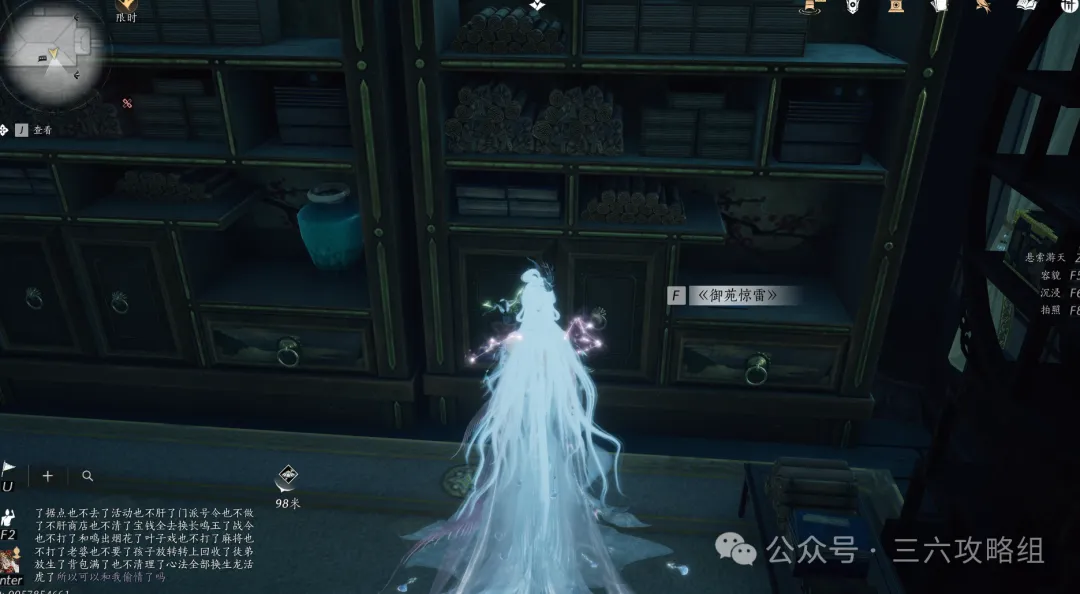Click the white paper scroll icon

(942, 6)
